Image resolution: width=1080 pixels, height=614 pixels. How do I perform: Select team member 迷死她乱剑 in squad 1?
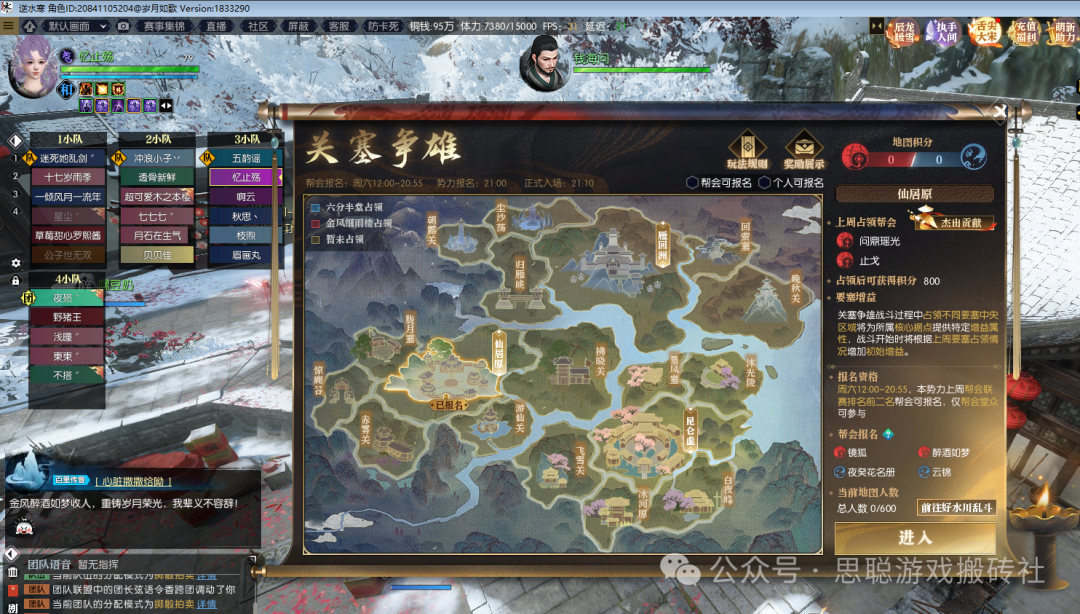point(71,158)
